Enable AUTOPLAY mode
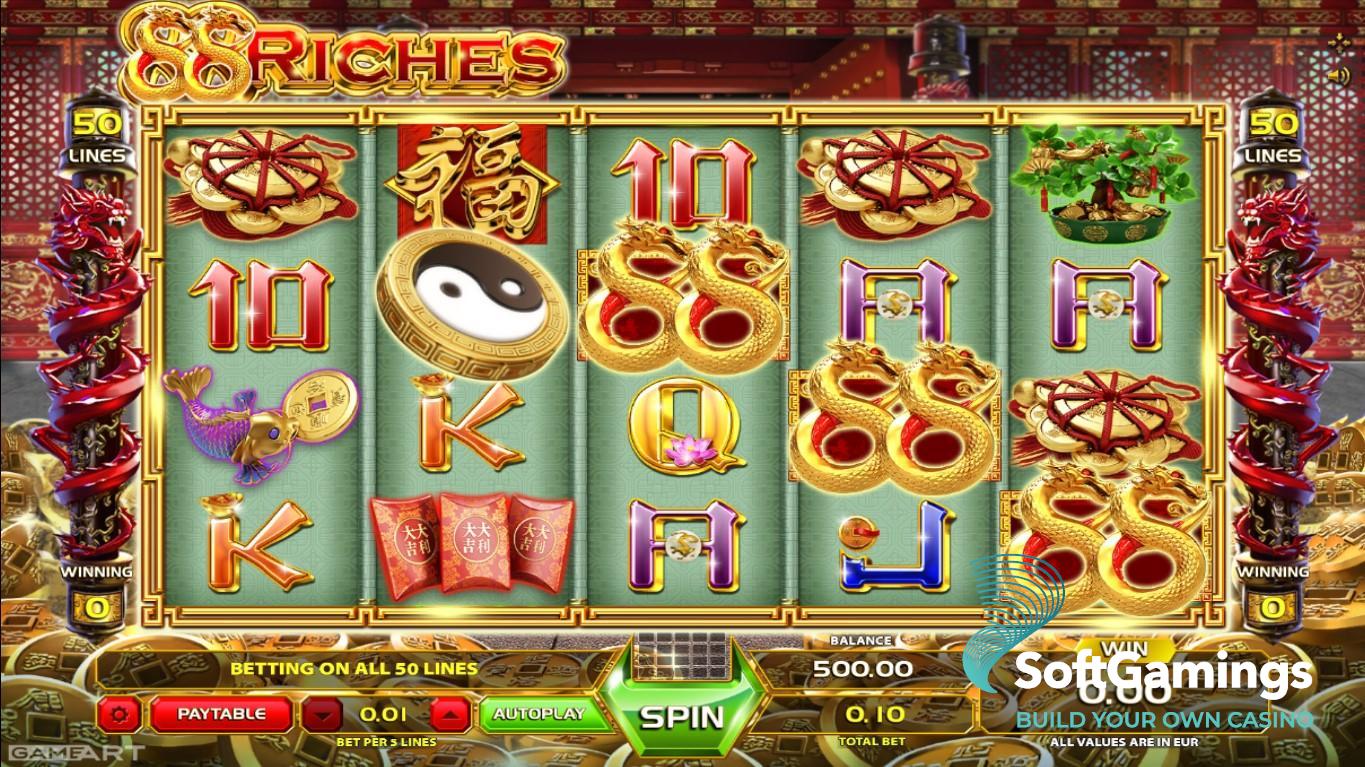The width and height of the screenshot is (1365, 767). [x=546, y=712]
